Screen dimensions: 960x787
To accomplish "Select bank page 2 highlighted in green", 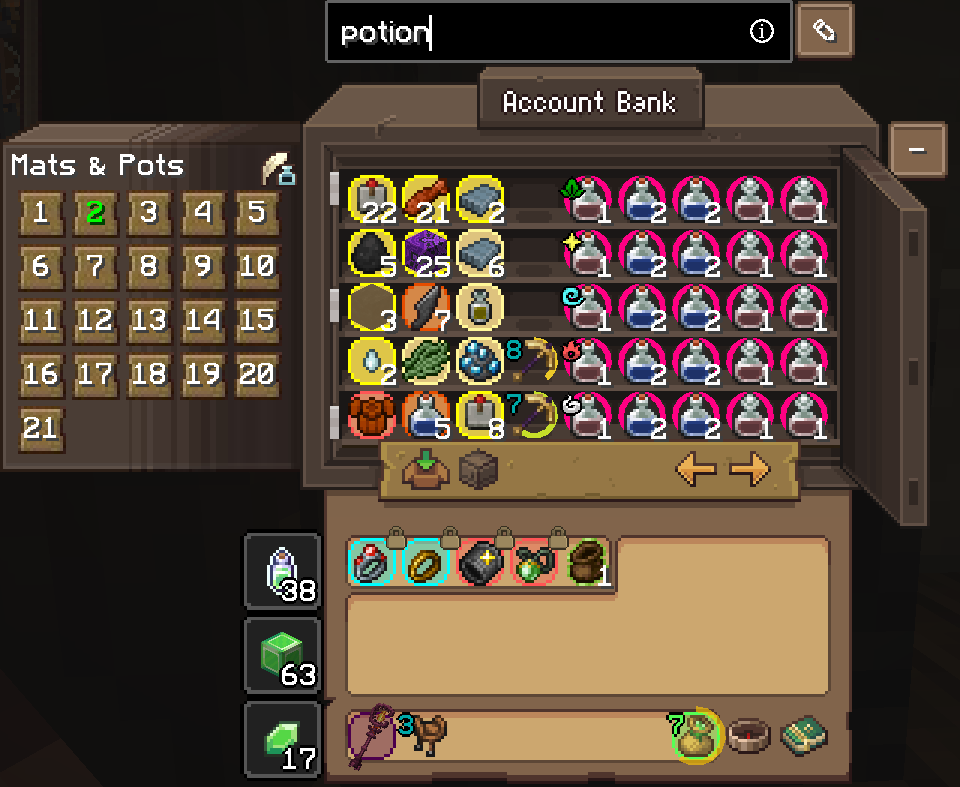I will [x=95, y=213].
